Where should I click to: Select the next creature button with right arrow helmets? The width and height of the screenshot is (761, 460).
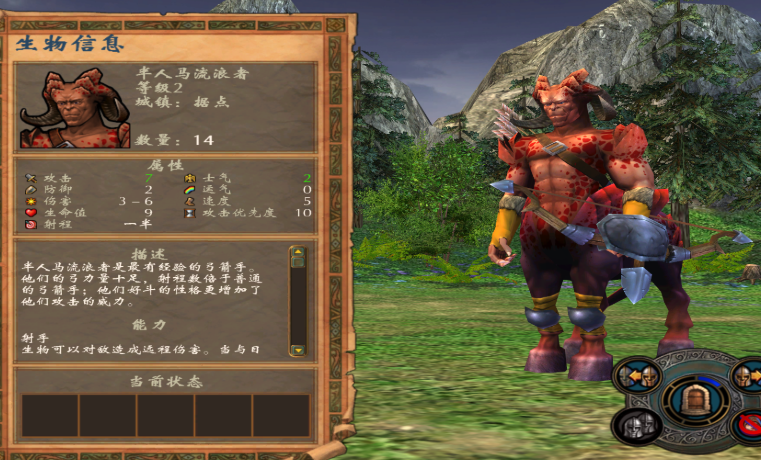(748, 376)
